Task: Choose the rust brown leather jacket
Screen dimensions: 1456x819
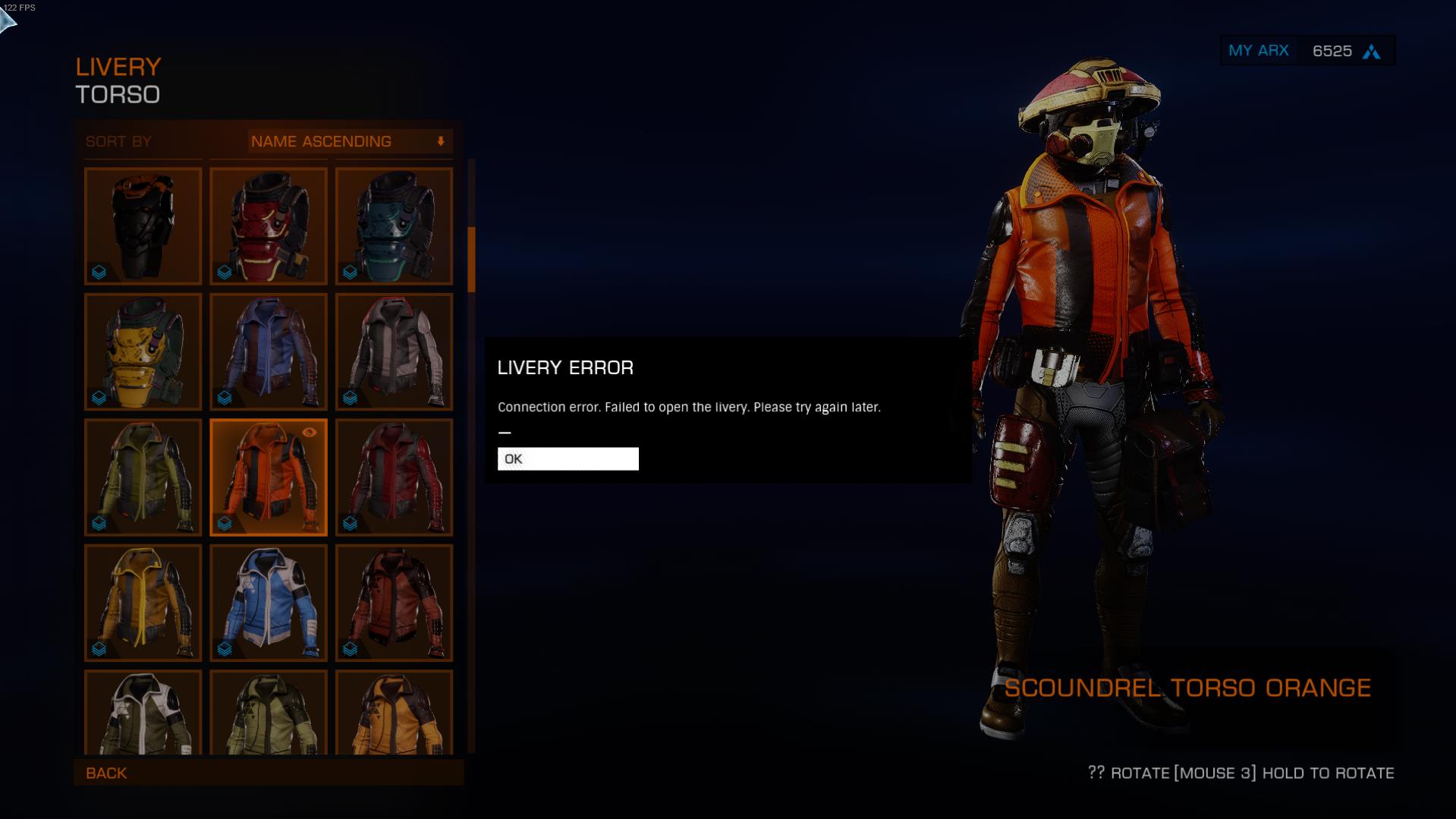Action: 394,603
